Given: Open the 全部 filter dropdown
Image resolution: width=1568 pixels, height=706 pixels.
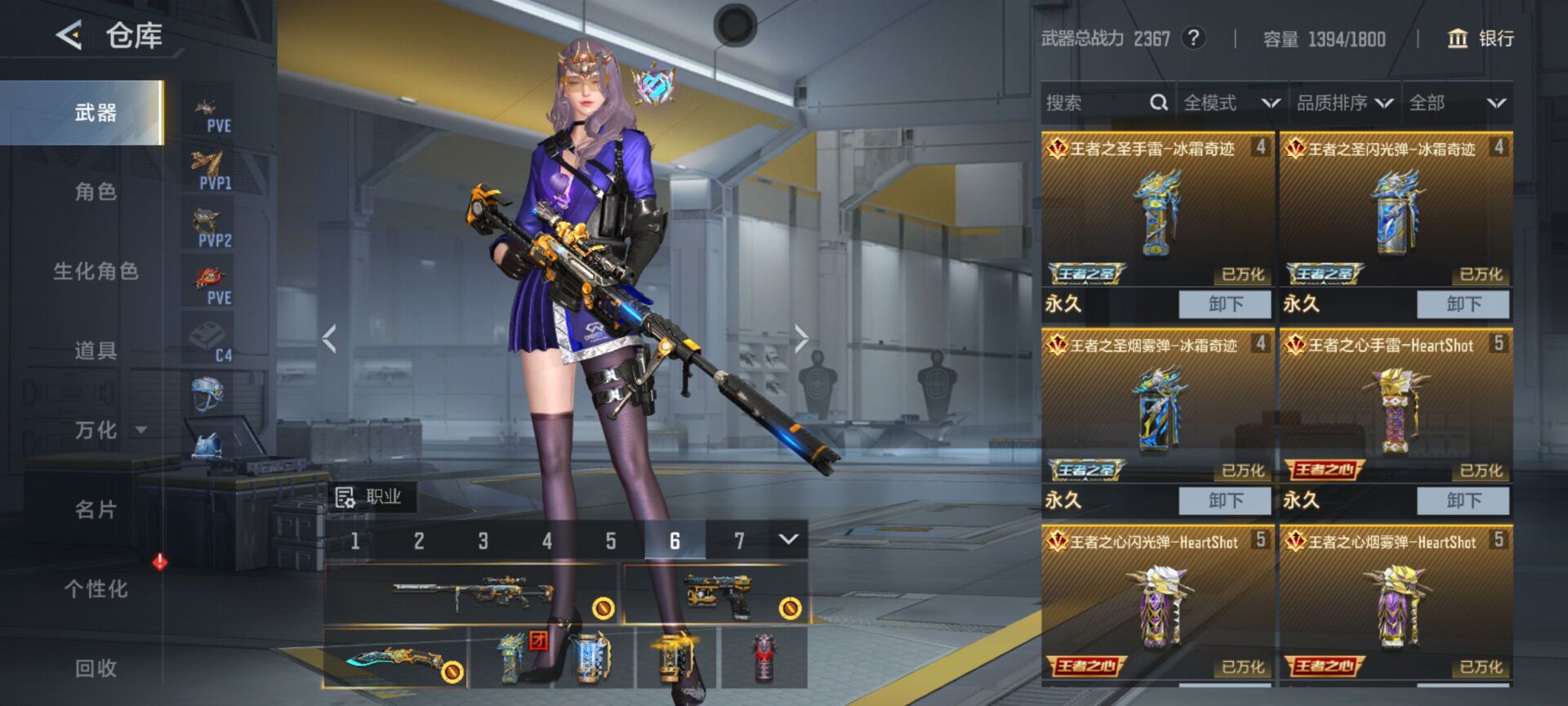Looking at the screenshot, I should [1457, 103].
